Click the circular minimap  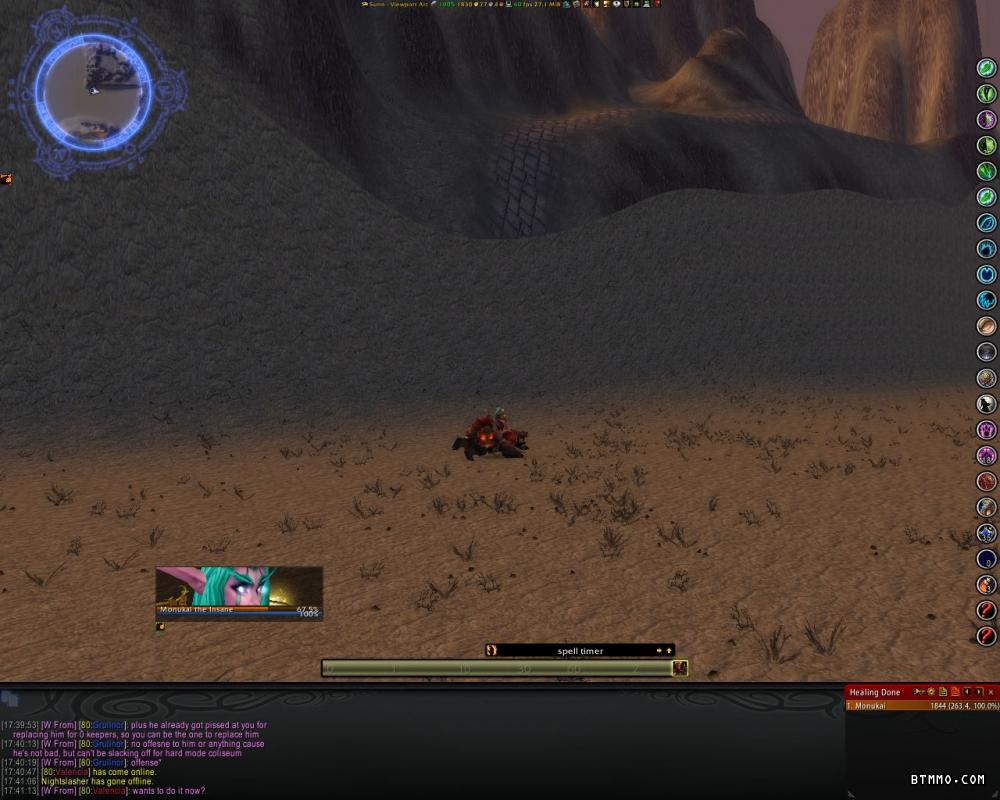click(94, 91)
